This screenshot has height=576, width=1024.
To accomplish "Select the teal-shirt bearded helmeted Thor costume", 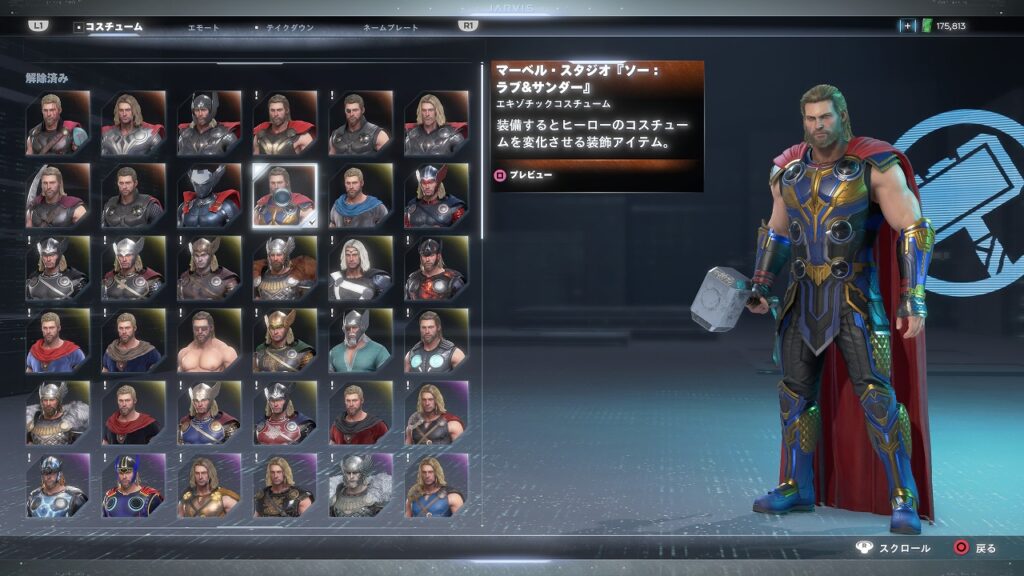I will pyautogui.click(x=360, y=342).
